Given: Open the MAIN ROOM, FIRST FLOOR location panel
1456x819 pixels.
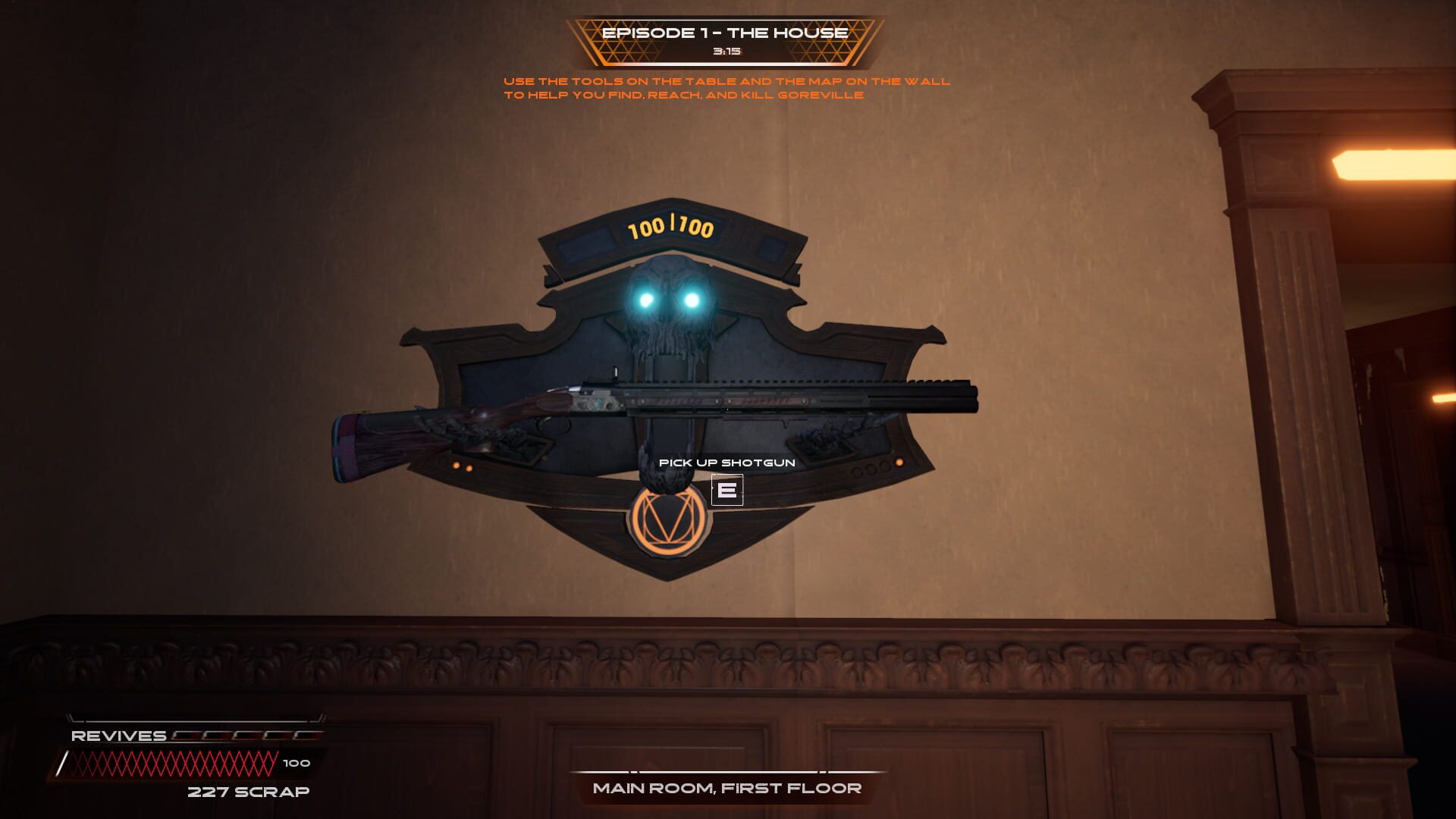Looking at the screenshot, I should 726,788.
